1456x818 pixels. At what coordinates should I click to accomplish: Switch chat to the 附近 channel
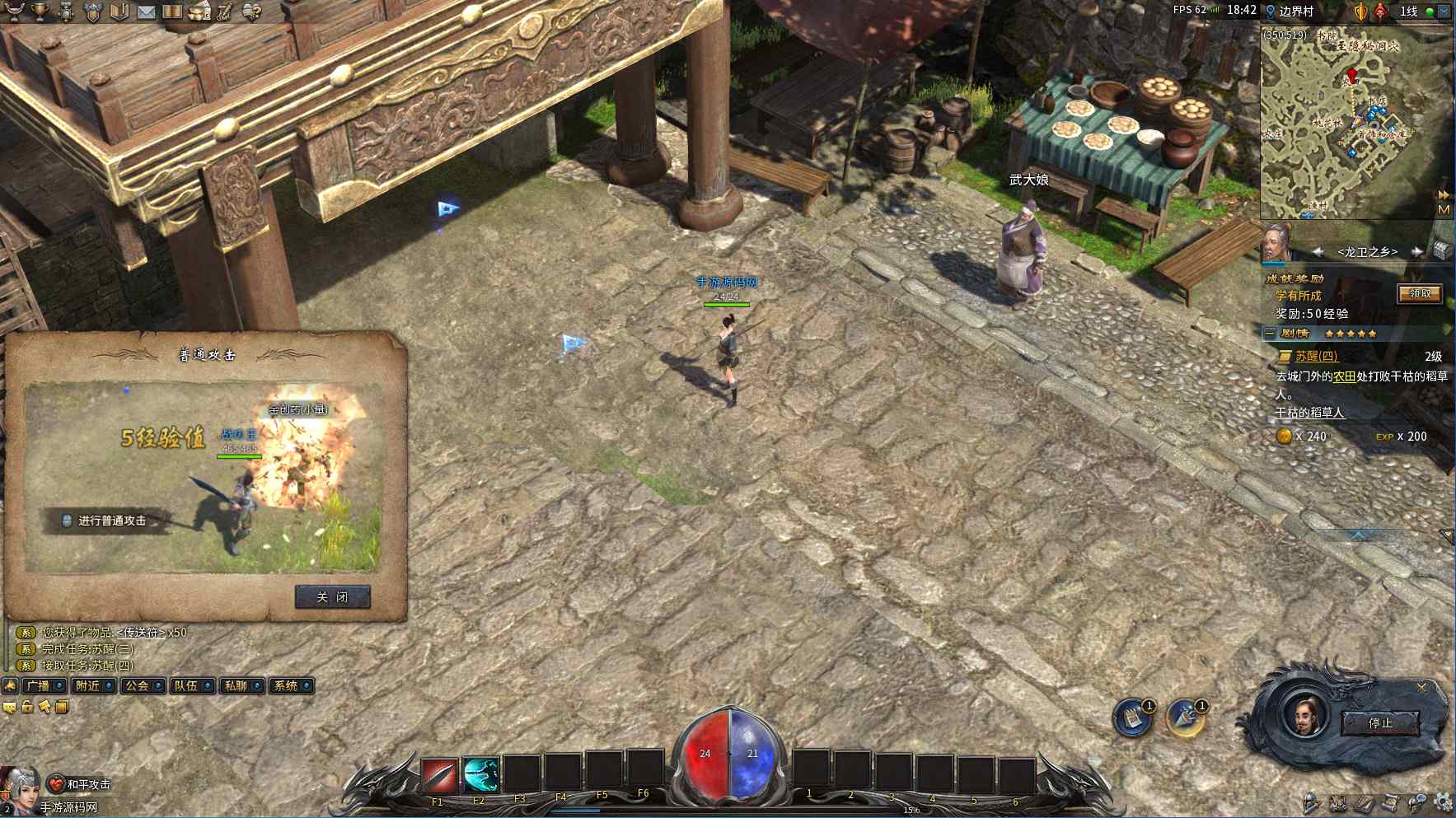tap(92, 685)
